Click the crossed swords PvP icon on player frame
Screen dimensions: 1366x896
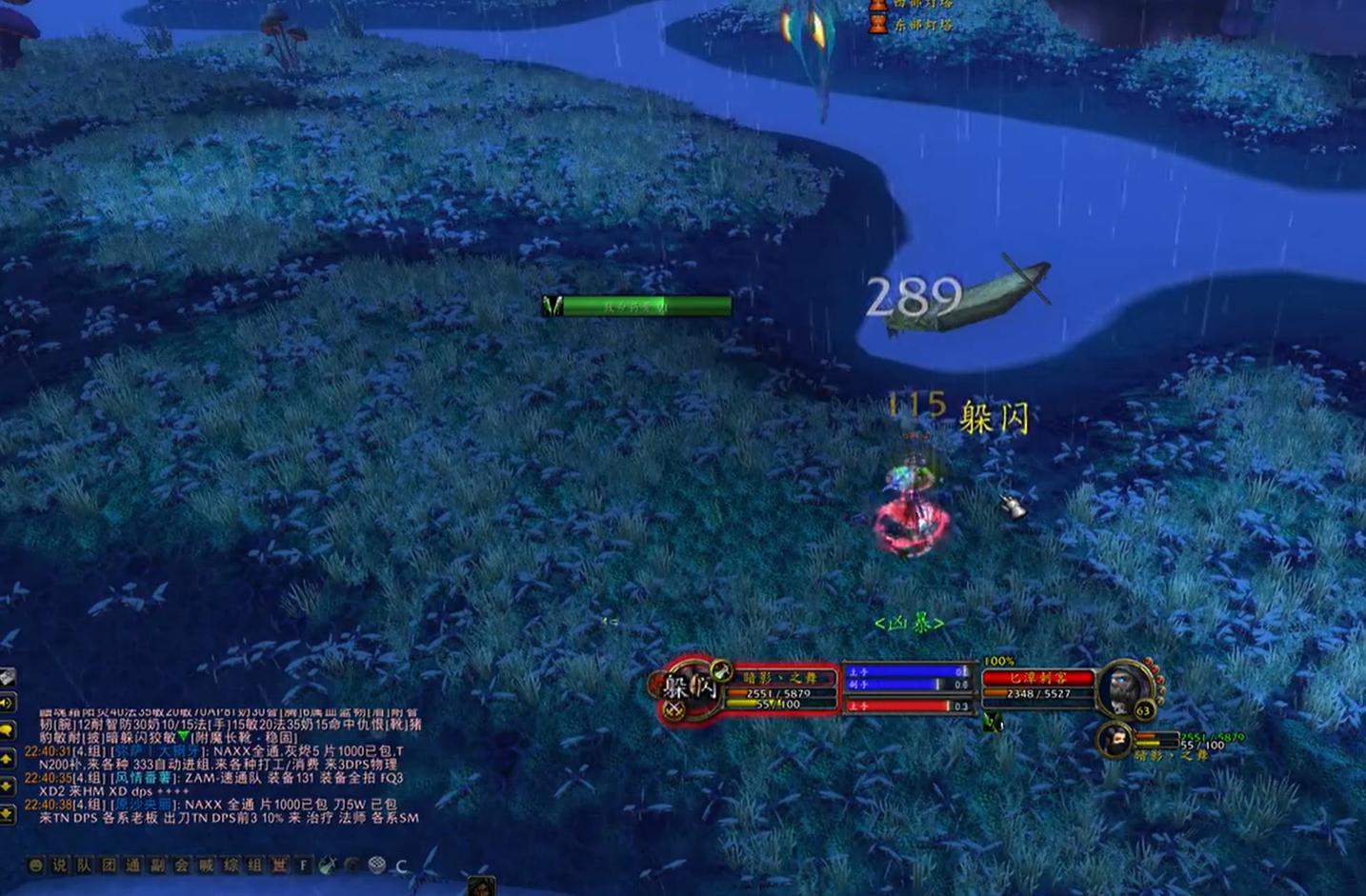(673, 707)
